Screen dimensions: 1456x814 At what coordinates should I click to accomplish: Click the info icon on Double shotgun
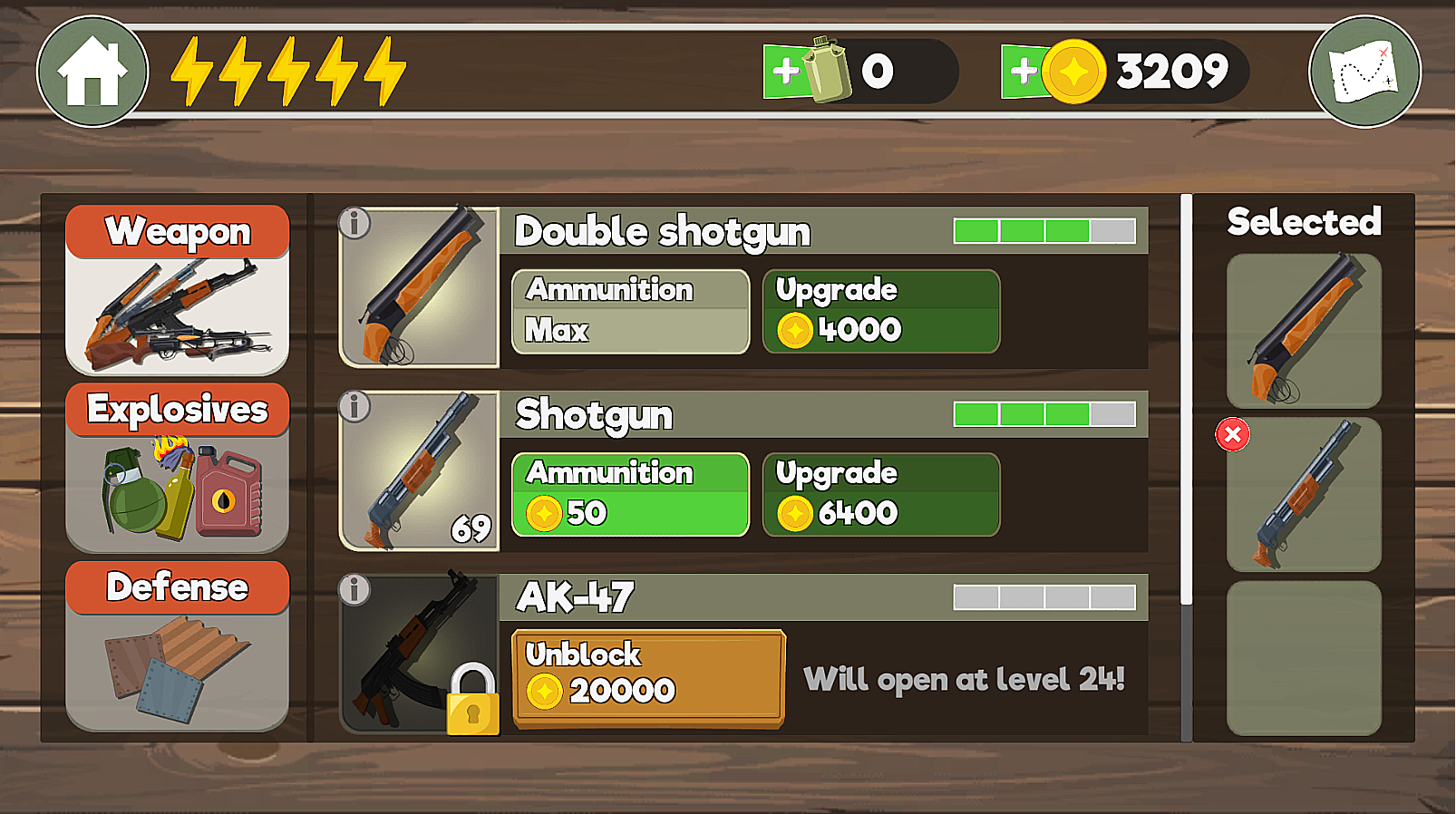(354, 222)
